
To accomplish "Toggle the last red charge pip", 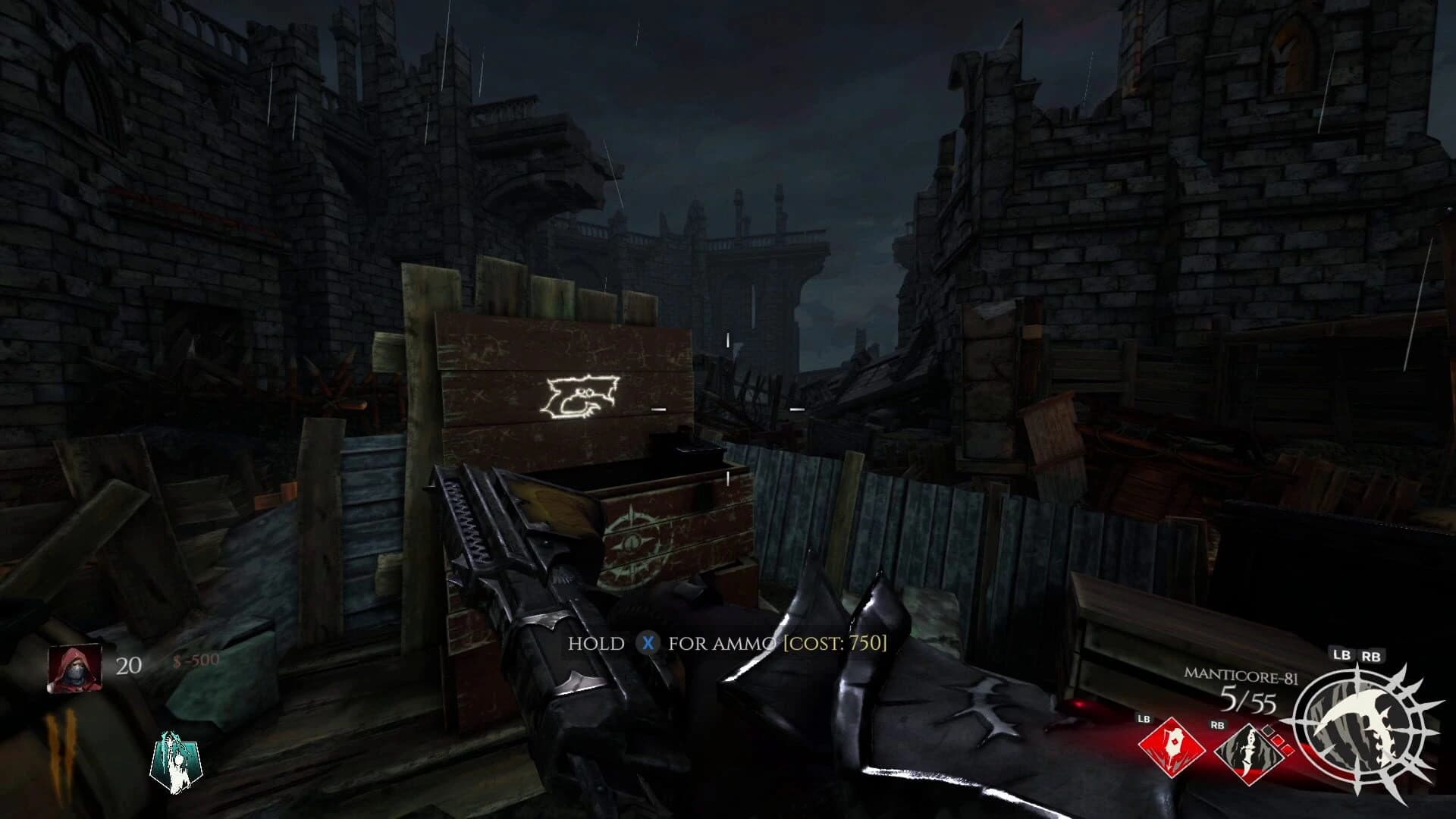I will click(1287, 751).
